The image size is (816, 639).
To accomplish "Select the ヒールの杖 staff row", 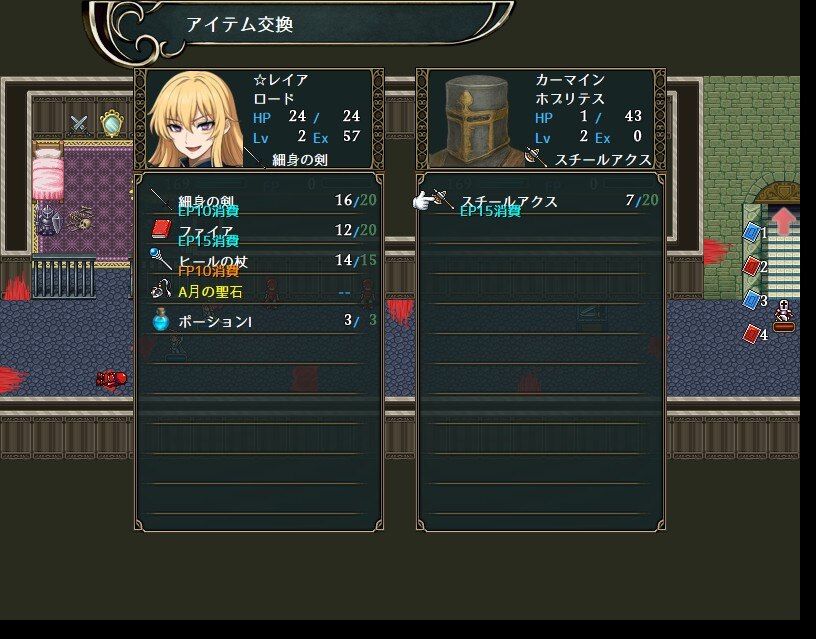I will point(258,261).
